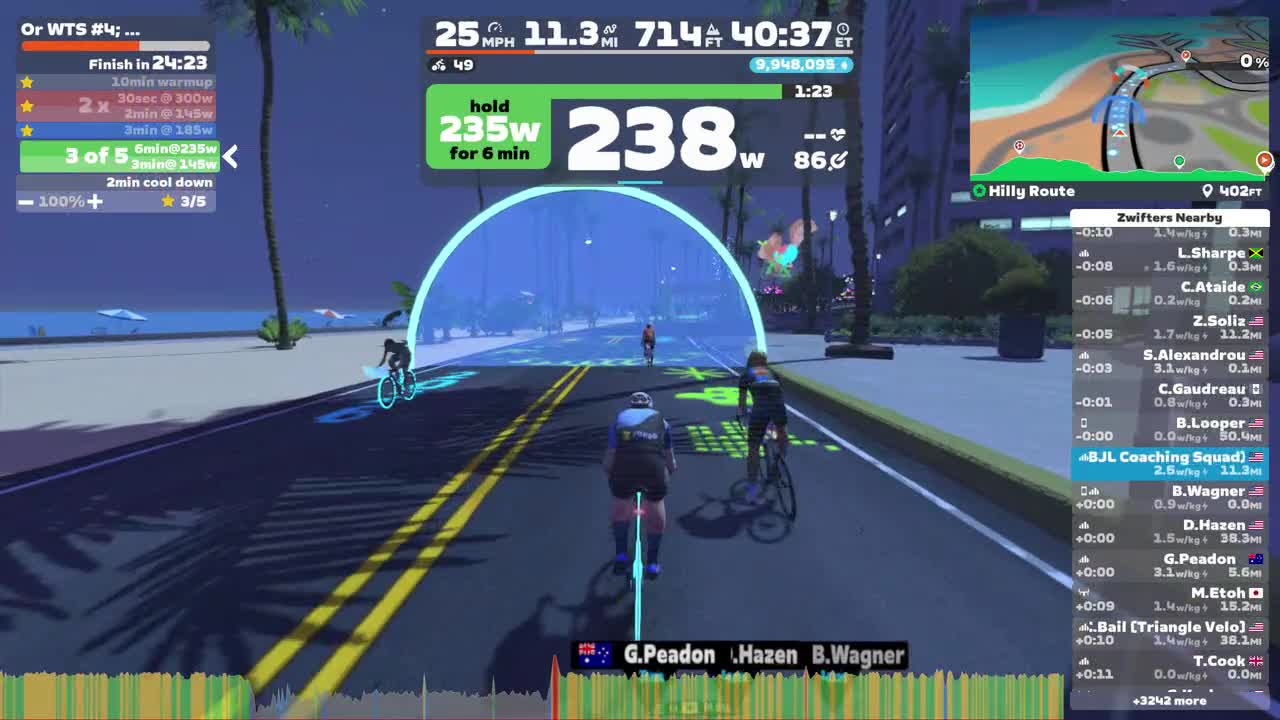Click the location pin beside 402FT
Screen dimensions: 1280x720
[x=1208, y=190]
